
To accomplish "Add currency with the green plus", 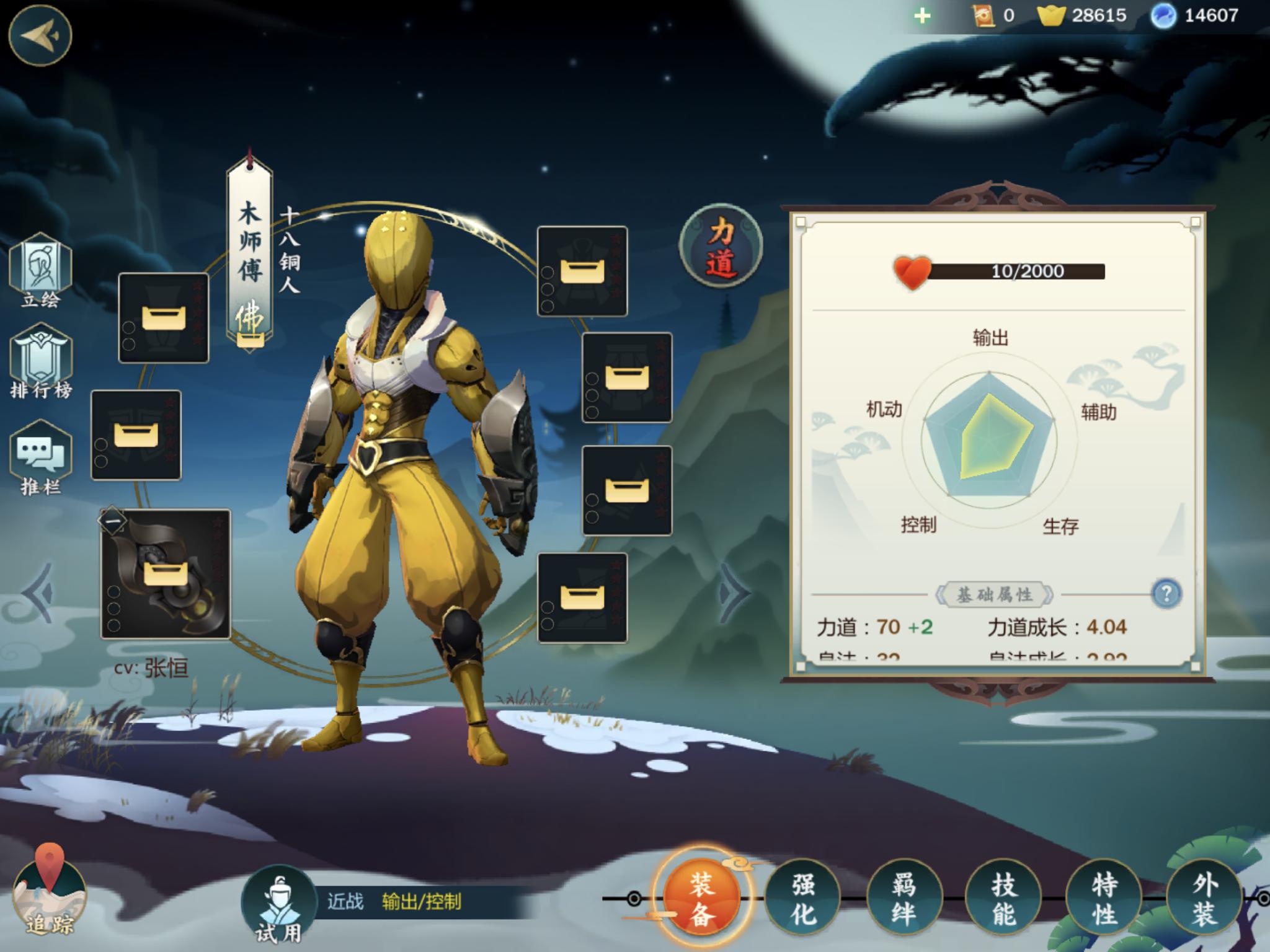I will click(x=922, y=15).
